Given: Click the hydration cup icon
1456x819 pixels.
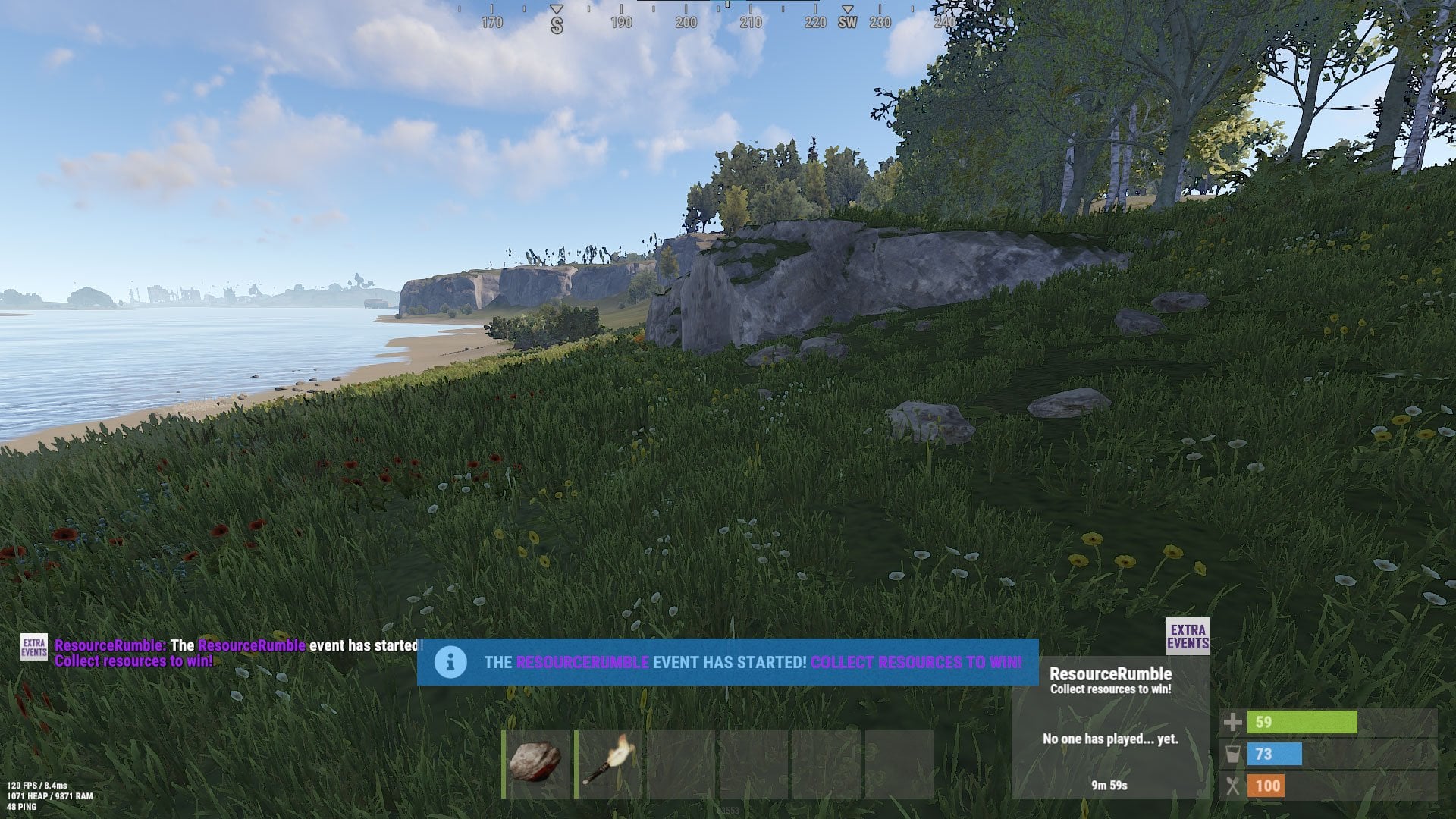Looking at the screenshot, I should [1235, 755].
